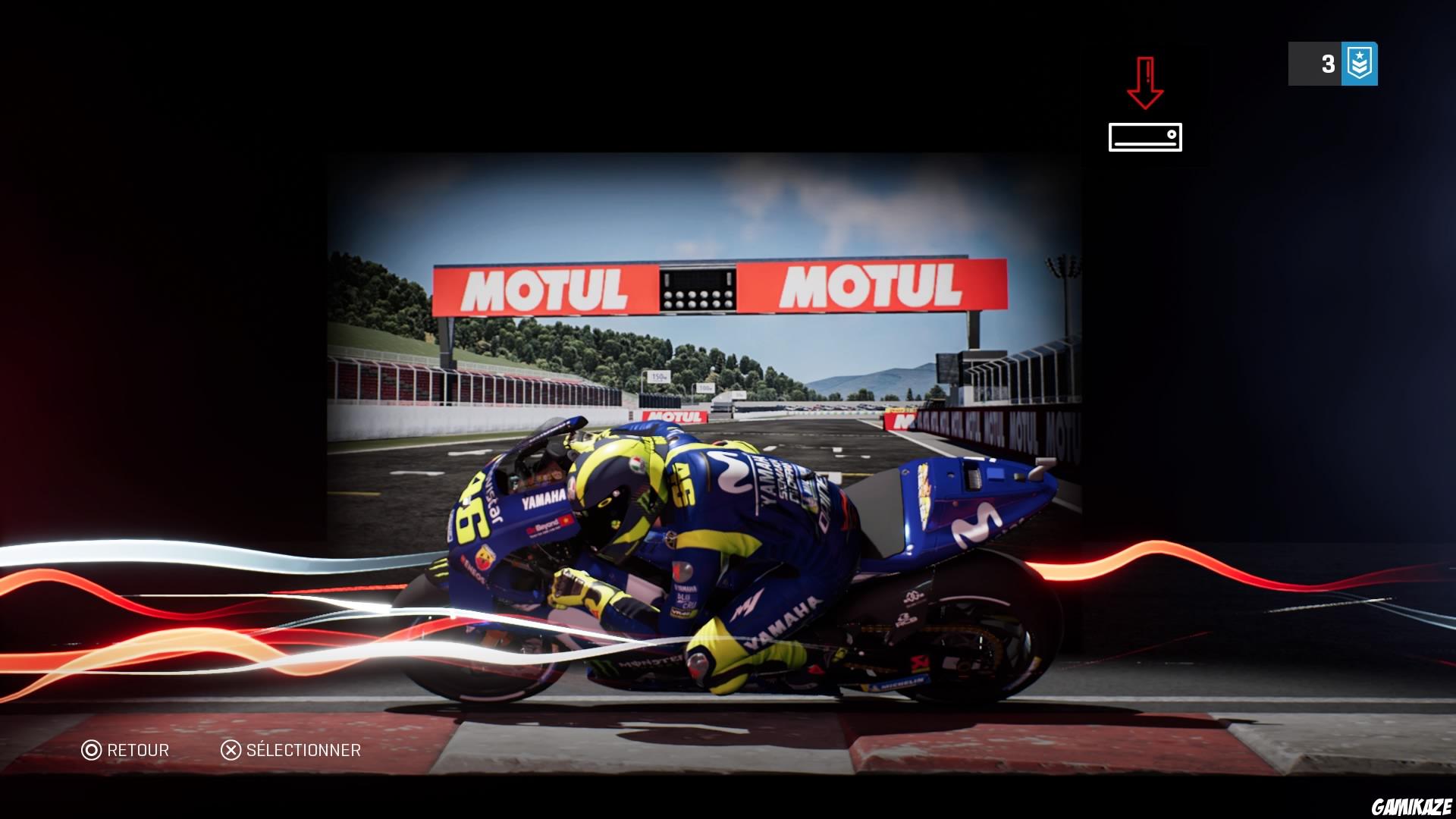Click the circle button icon next to RETOUR

91,751
